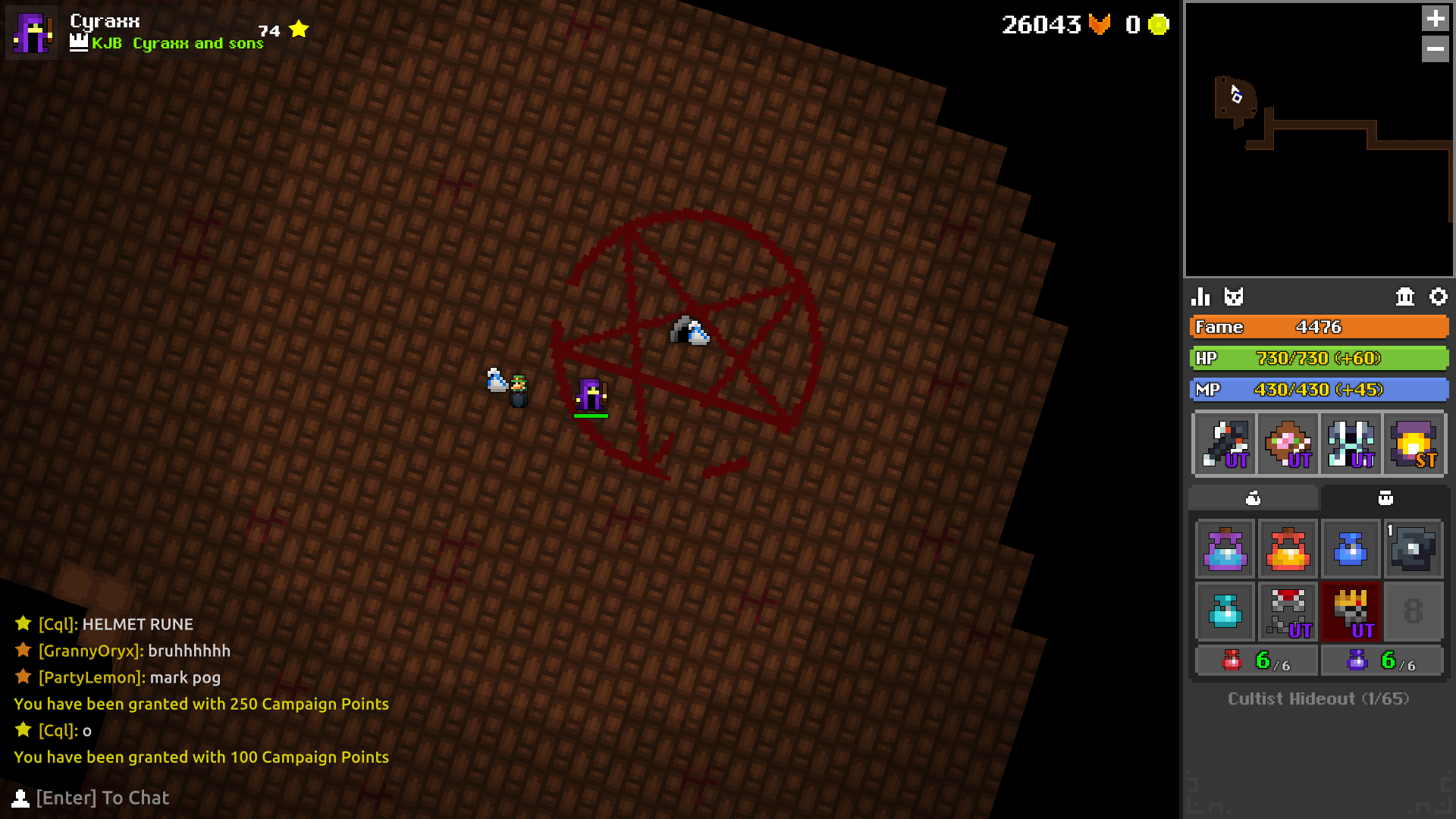Switch to the main inventory potion tab

pyautogui.click(x=1253, y=498)
